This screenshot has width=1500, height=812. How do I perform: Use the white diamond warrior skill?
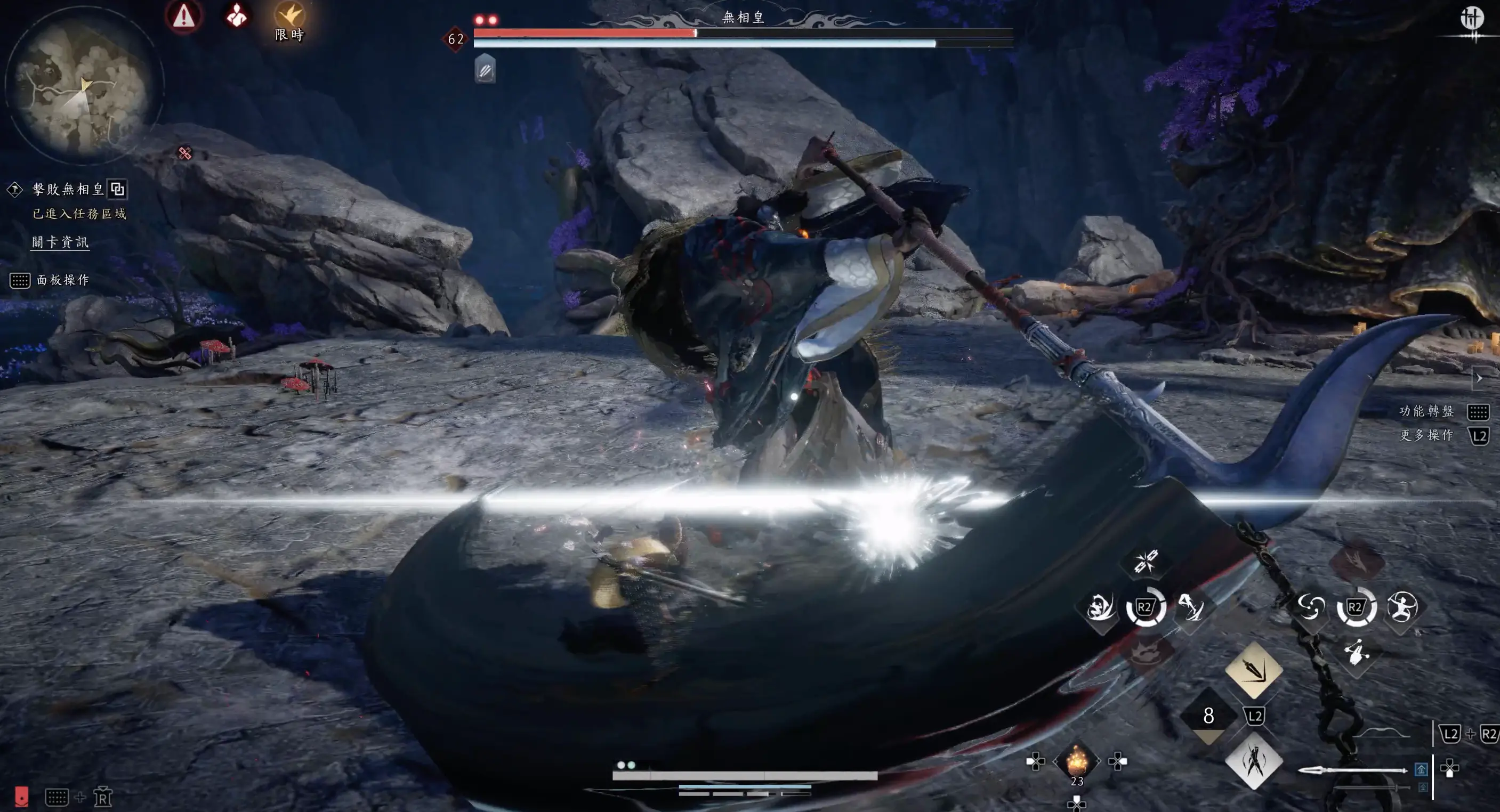[x=1254, y=761]
